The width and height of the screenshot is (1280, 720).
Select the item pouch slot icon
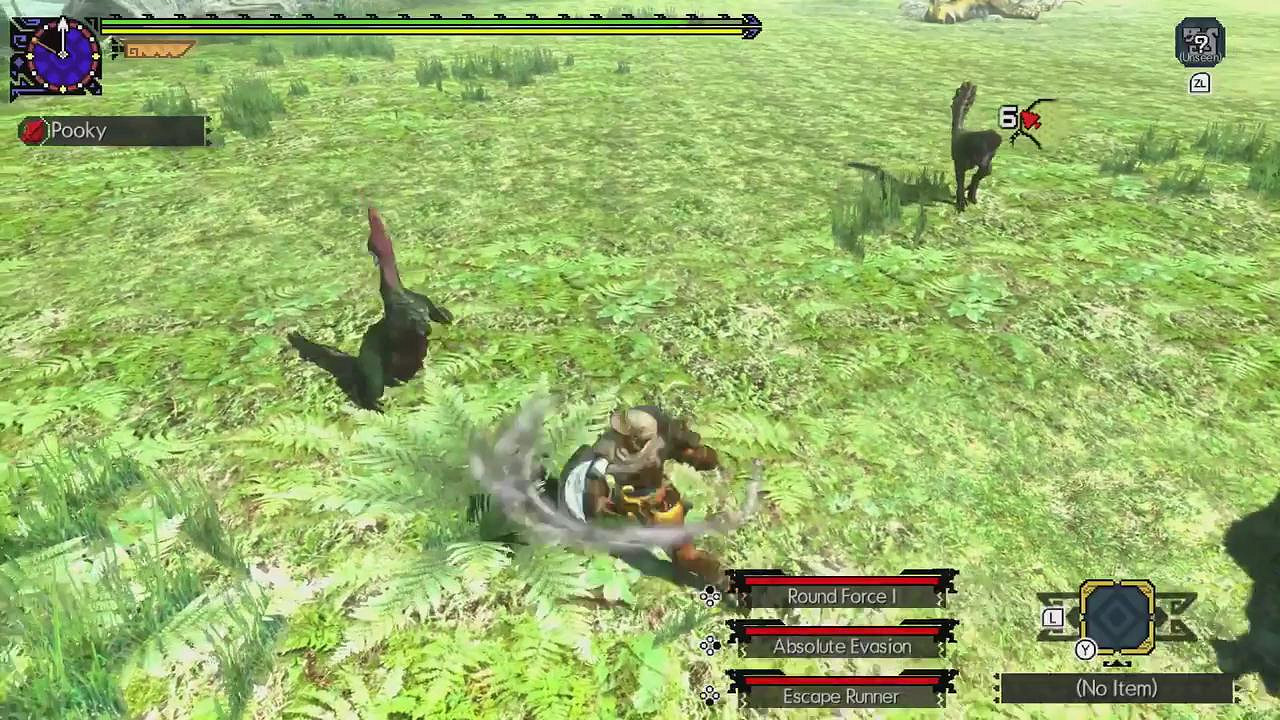tap(1117, 618)
